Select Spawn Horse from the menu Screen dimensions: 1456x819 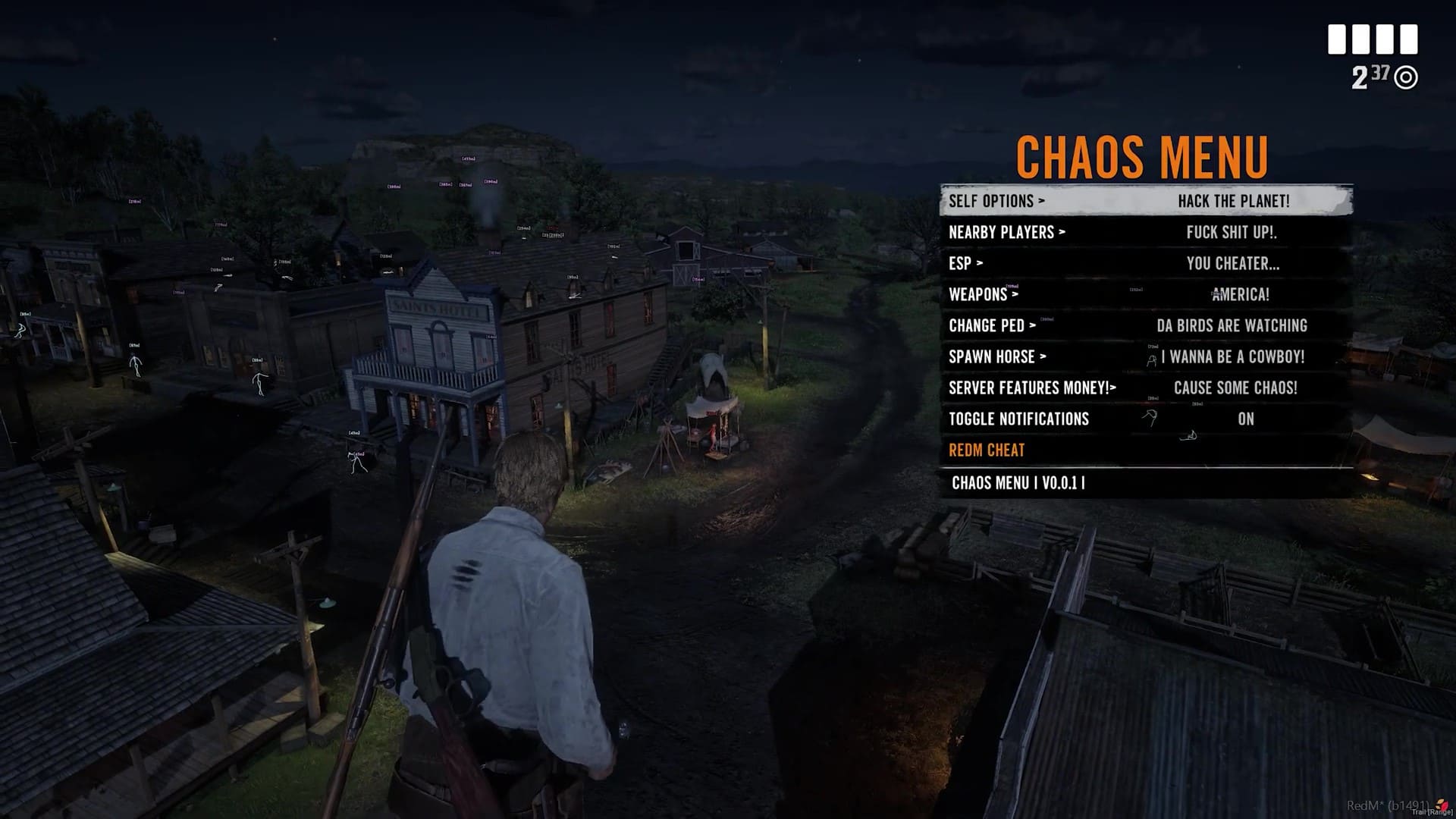(996, 356)
